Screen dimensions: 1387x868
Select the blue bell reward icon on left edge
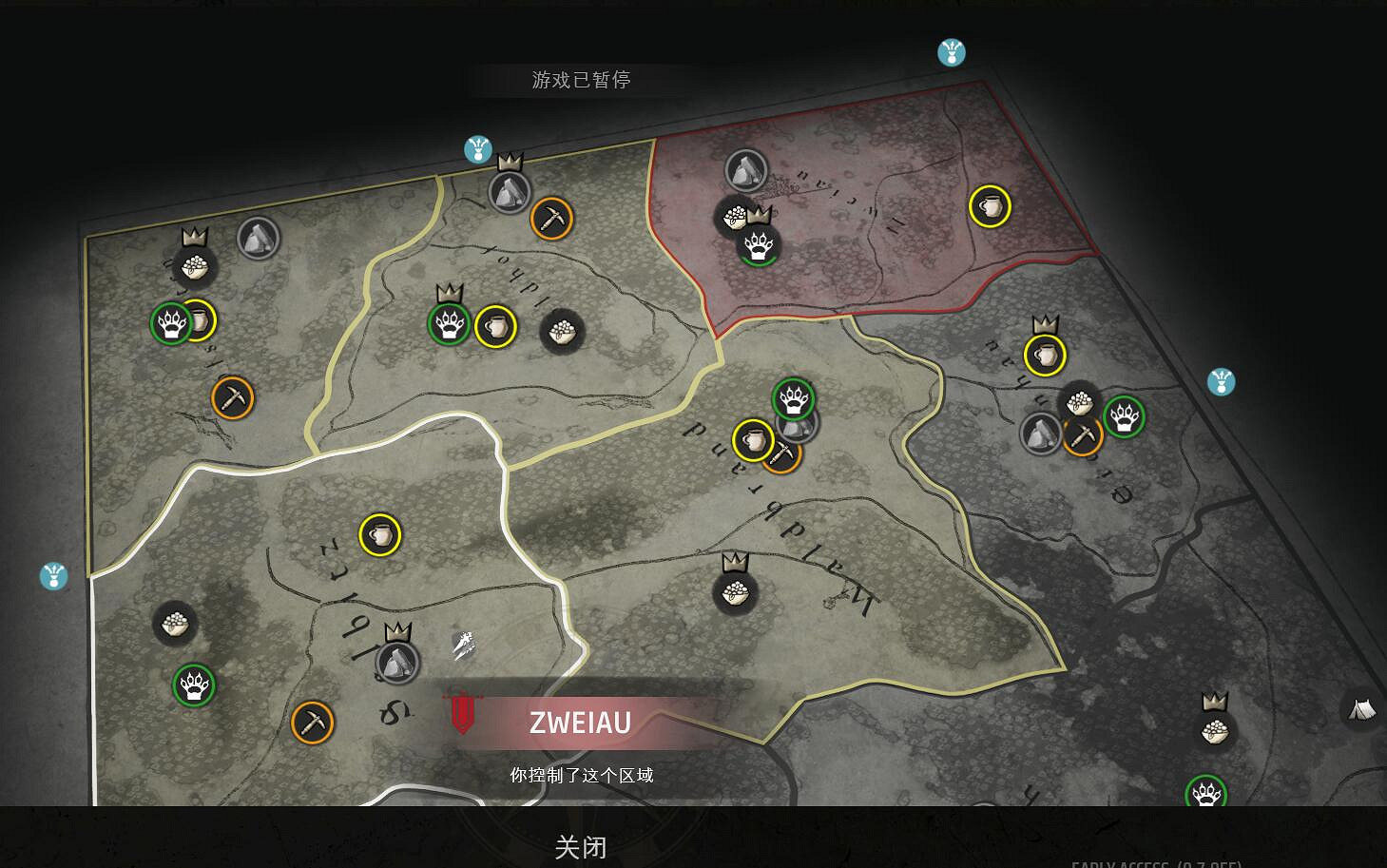pos(54,574)
